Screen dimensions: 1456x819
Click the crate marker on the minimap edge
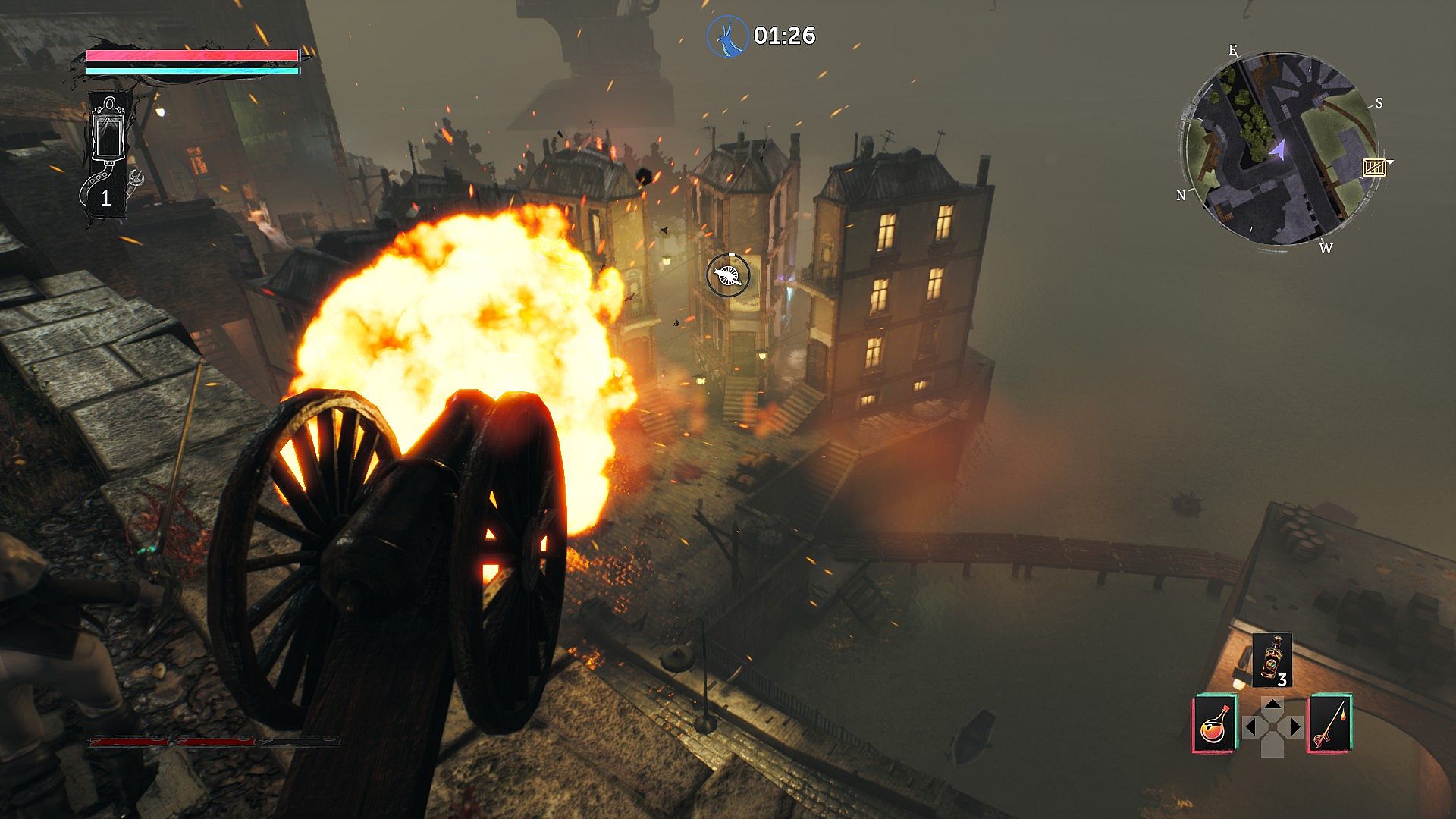point(1374,168)
